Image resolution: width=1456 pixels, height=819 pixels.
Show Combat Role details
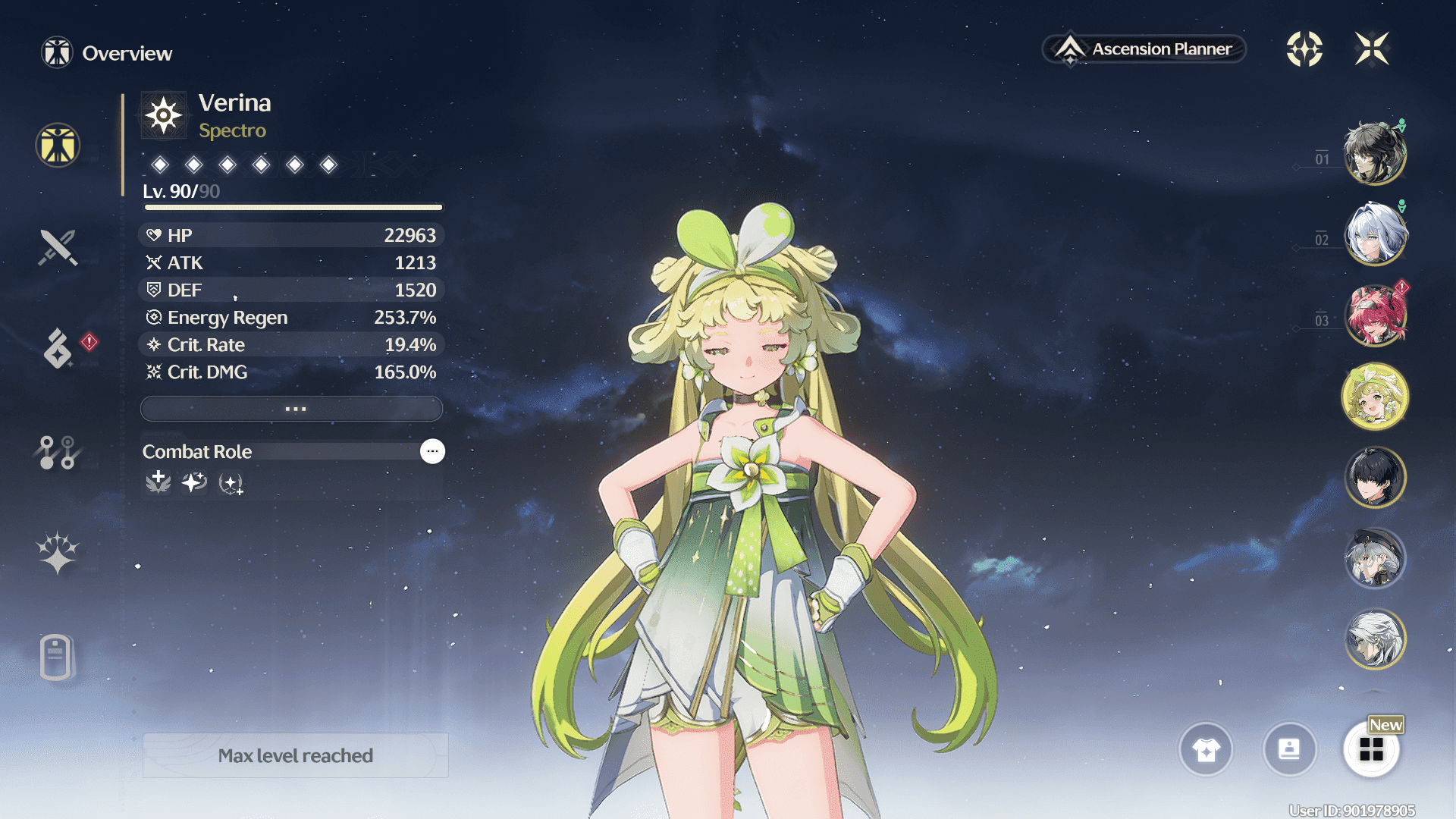(x=432, y=451)
